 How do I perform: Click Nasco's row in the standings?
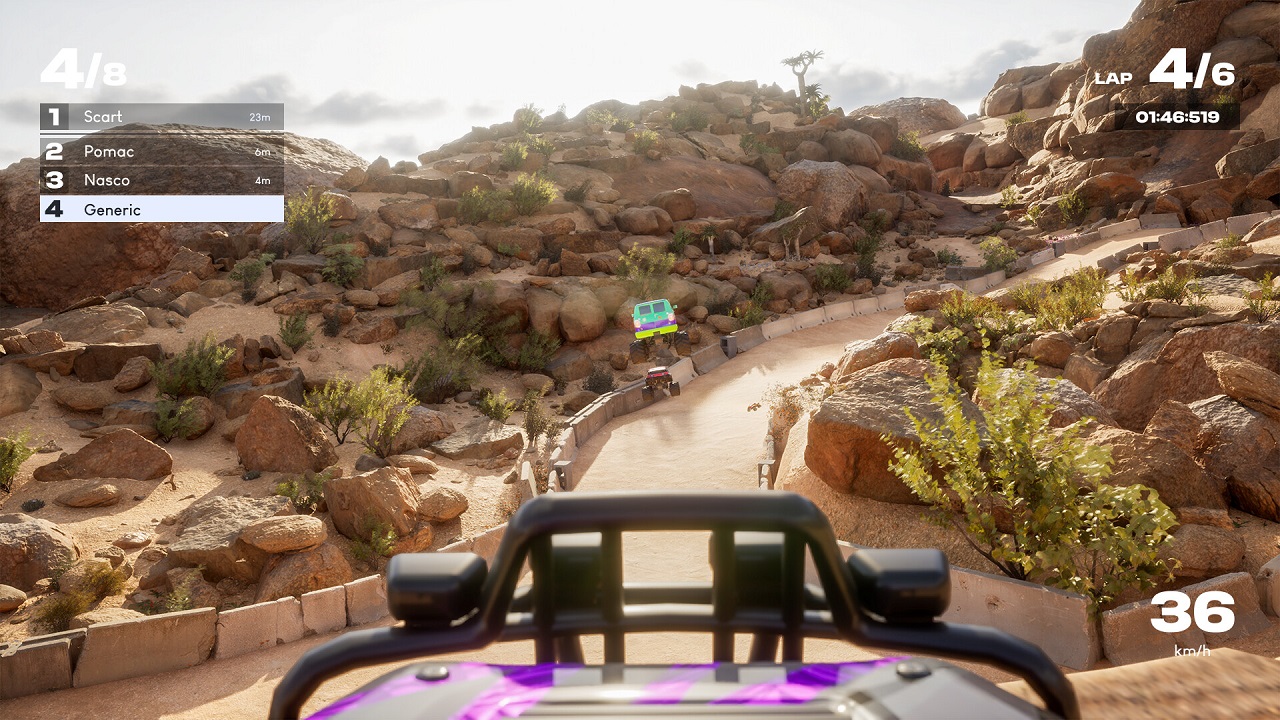[161, 180]
